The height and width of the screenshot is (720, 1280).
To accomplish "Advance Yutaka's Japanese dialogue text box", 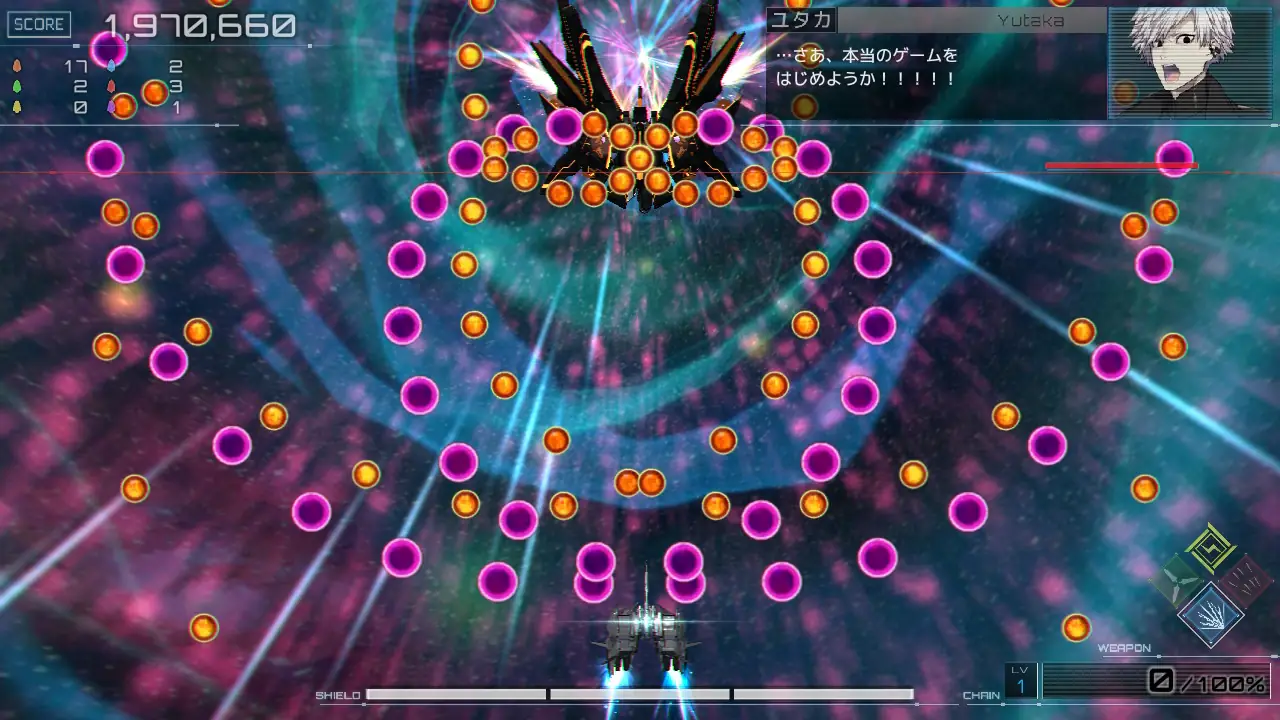I will coord(936,76).
